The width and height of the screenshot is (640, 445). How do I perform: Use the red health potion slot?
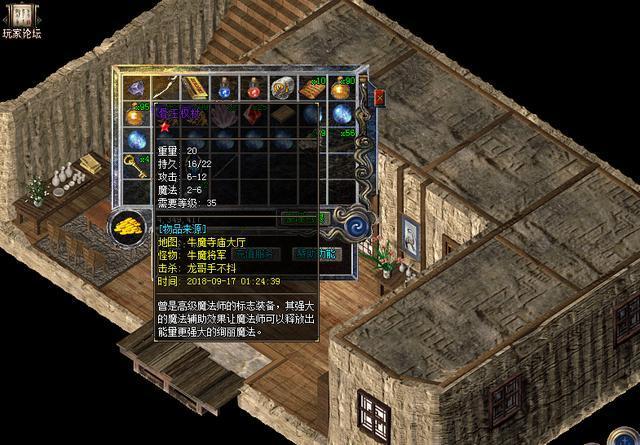(x=254, y=87)
